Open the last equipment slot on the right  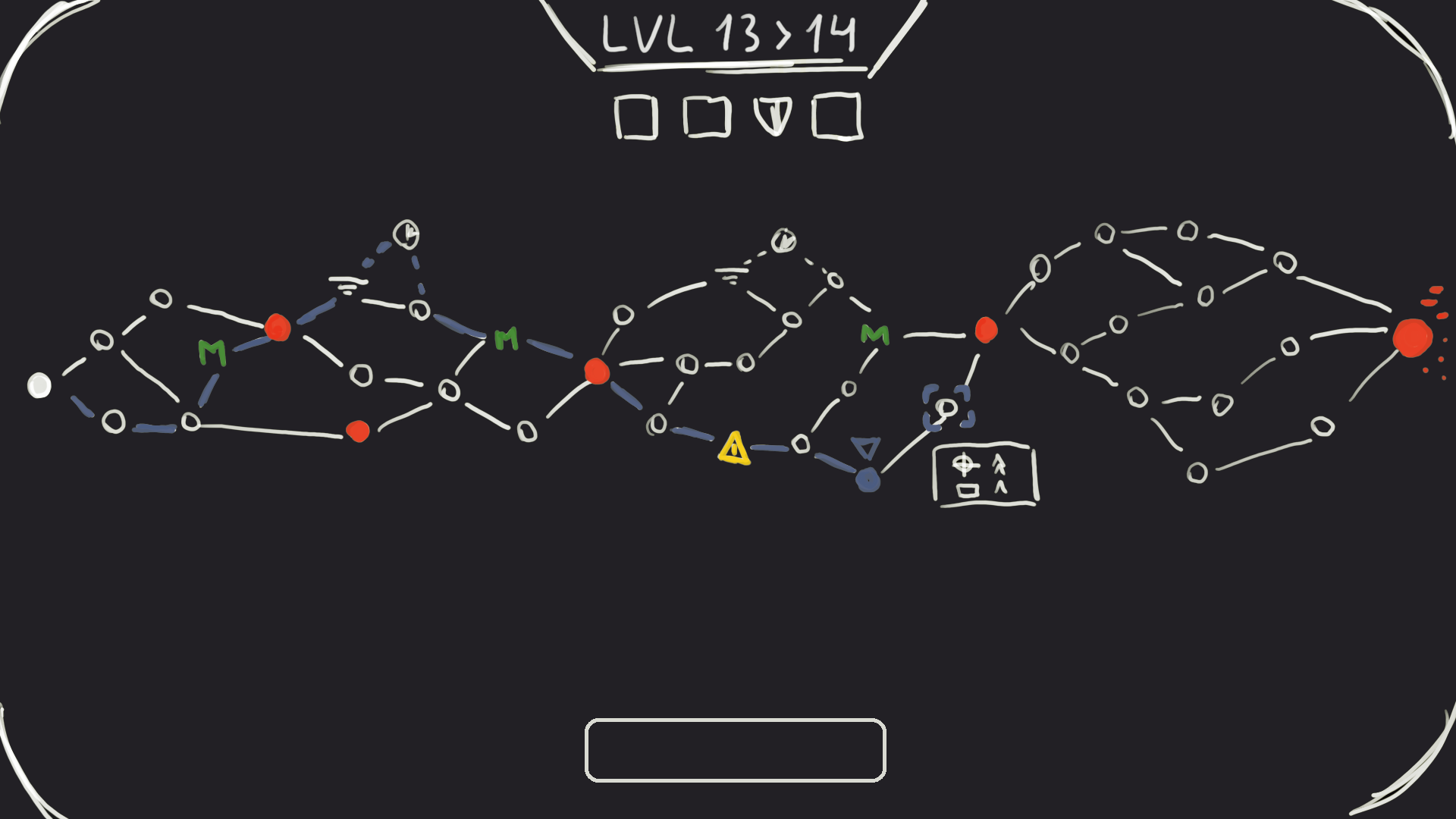pyautogui.click(x=837, y=116)
